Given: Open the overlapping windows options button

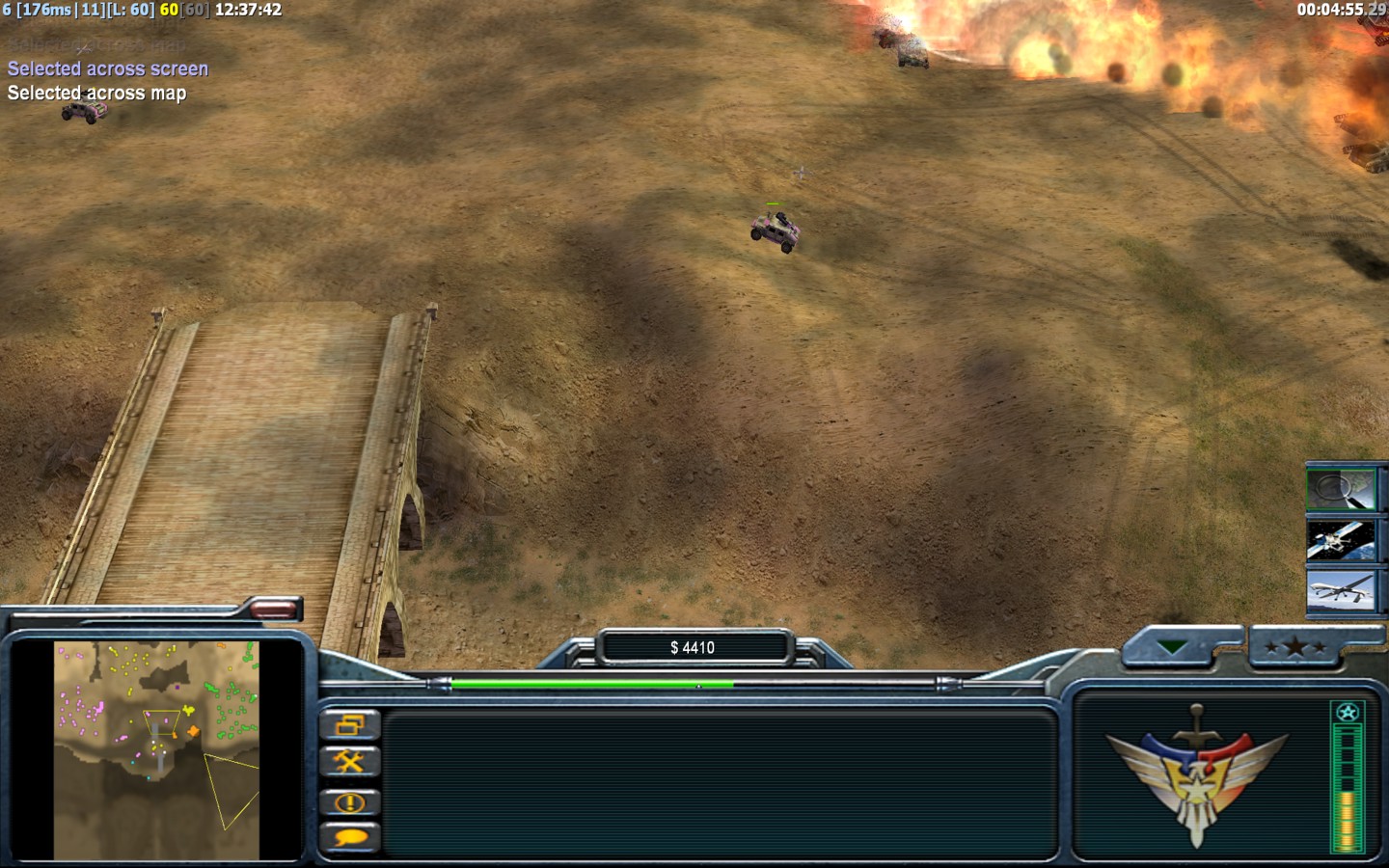Looking at the screenshot, I should (x=349, y=725).
